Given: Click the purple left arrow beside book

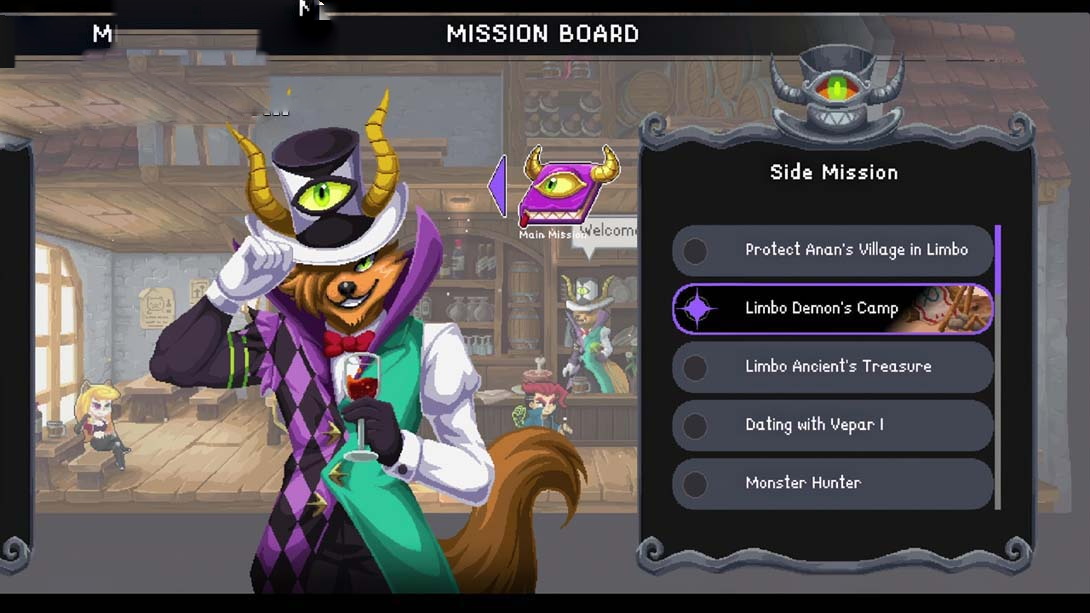Looking at the screenshot, I should click(497, 185).
